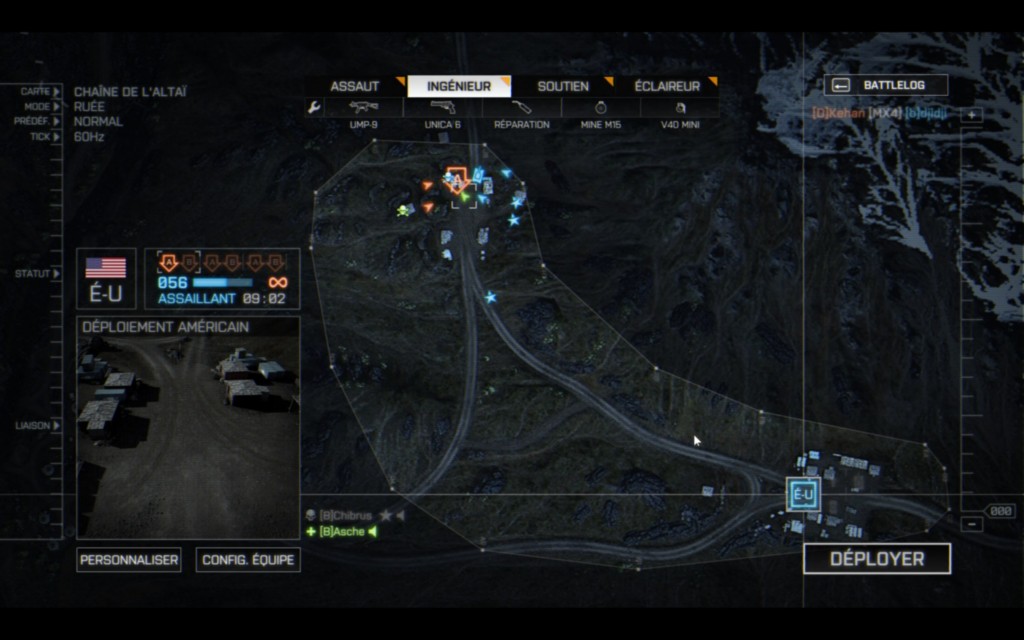The height and width of the screenshot is (640, 1024).
Task: Open Battlelog
Action: tap(886, 85)
